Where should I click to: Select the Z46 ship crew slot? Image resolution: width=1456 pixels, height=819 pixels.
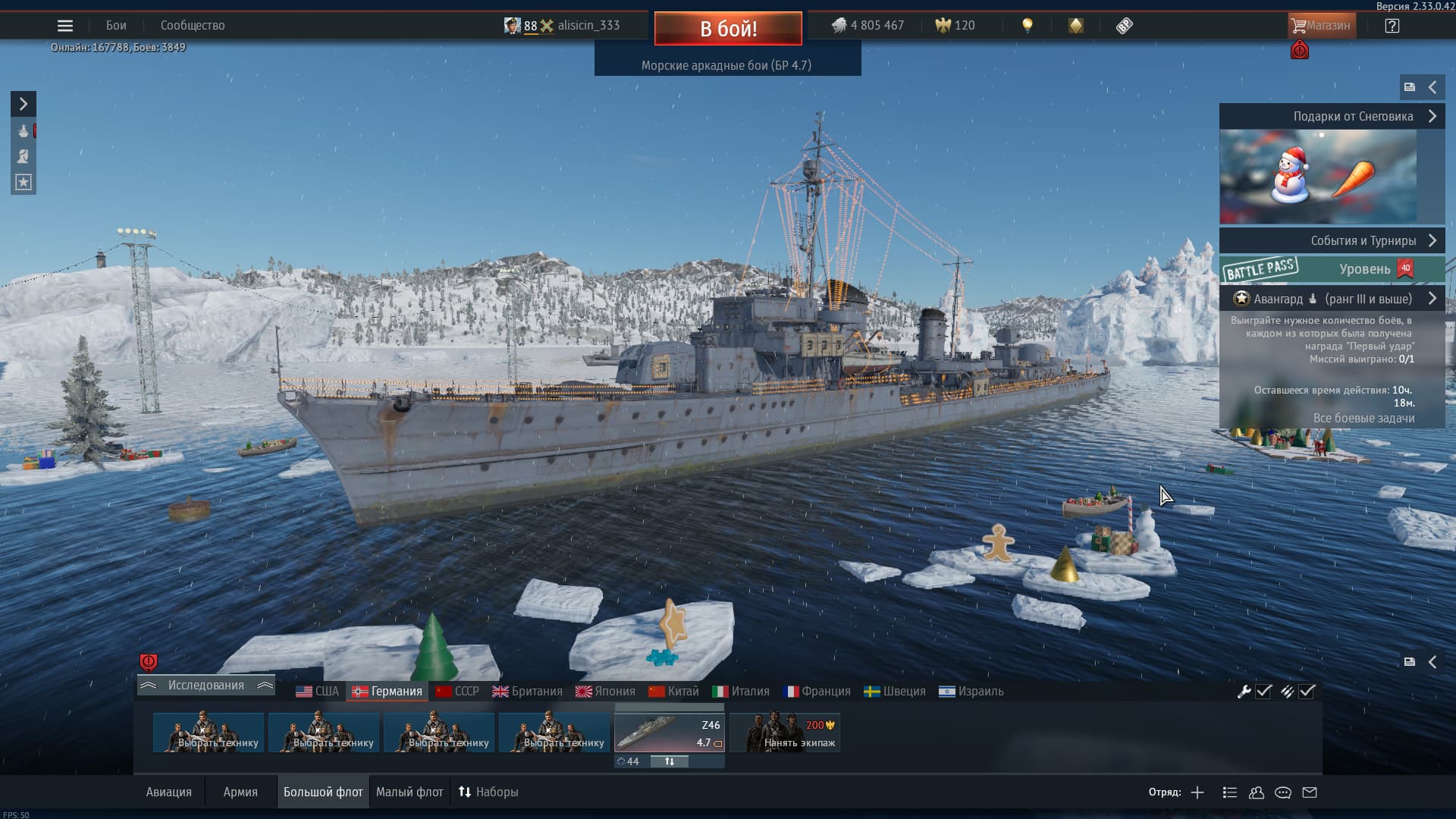(x=669, y=733)
